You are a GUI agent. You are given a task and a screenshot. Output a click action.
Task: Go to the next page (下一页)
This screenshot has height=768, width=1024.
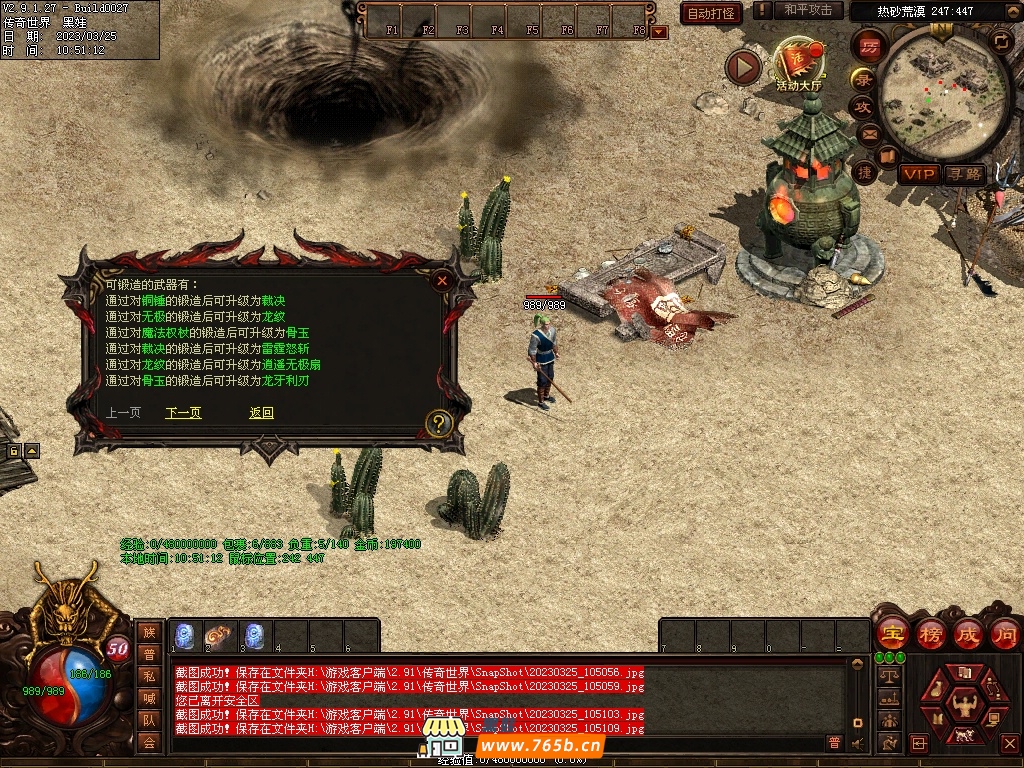[183, 413]
